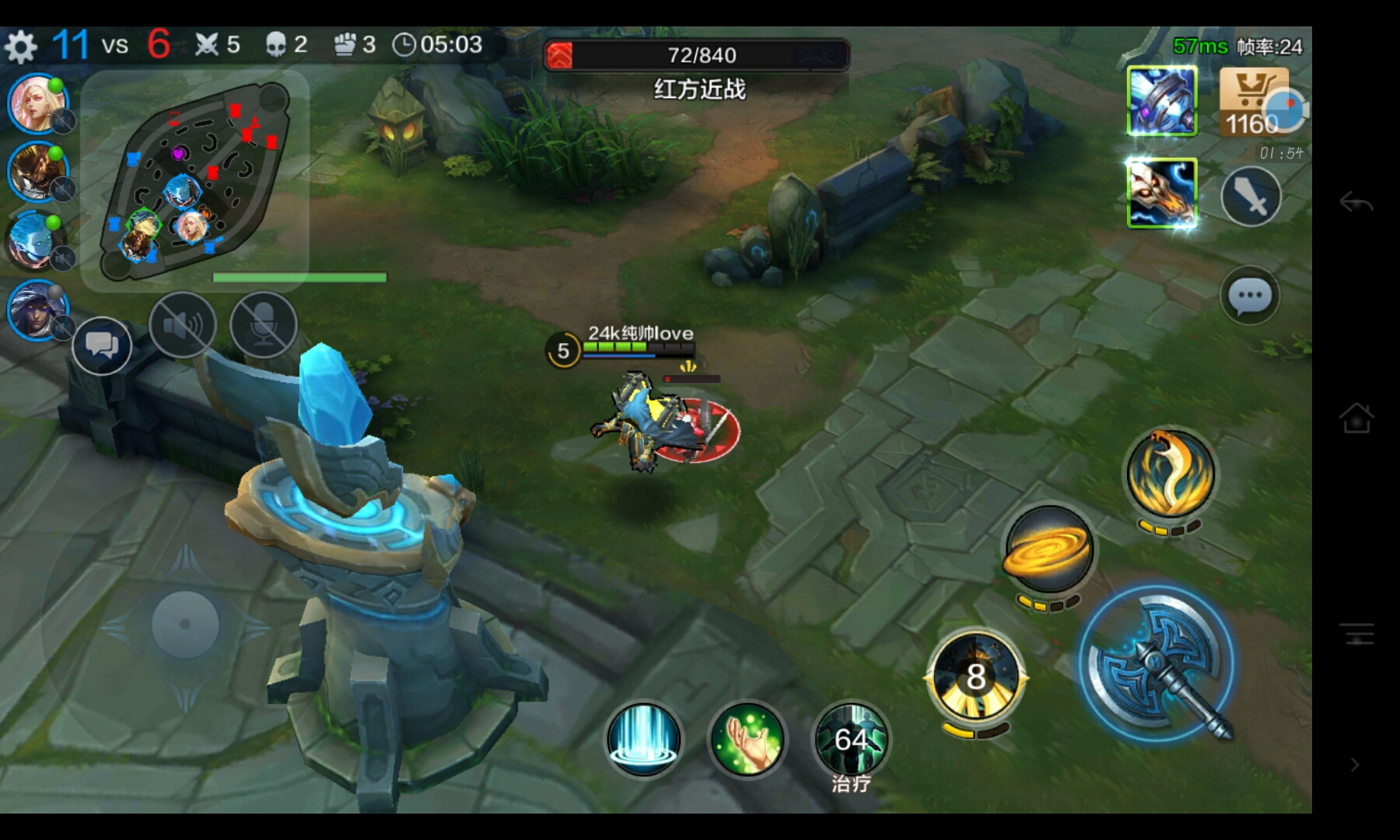Open quick chat messages bubble
Viewport: 1400px width, 840px height.
(x=102, y=345)
